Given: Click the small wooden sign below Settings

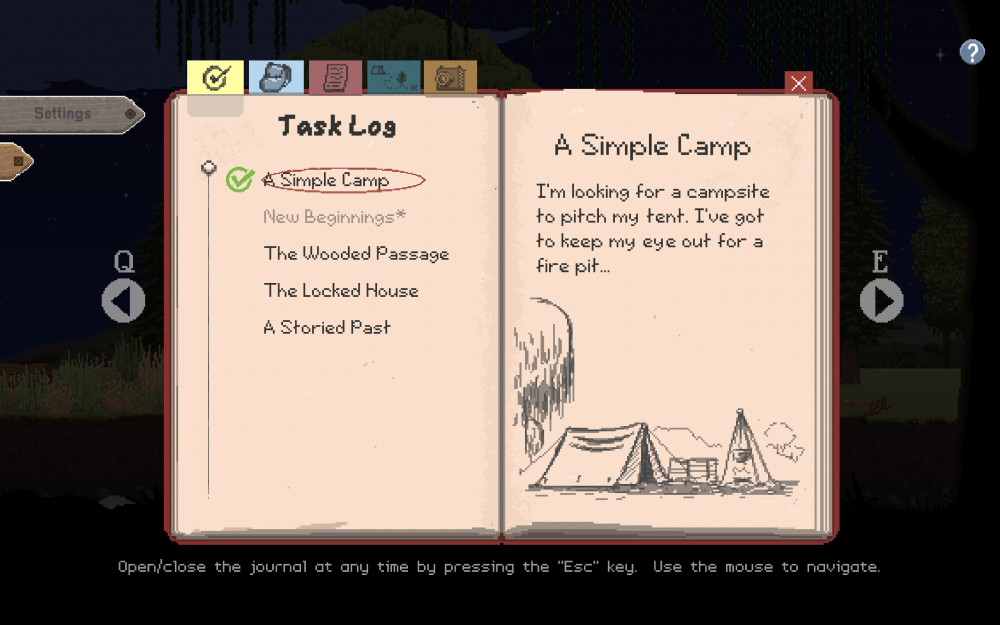Looking at the screenshot, I should [14, 161].
